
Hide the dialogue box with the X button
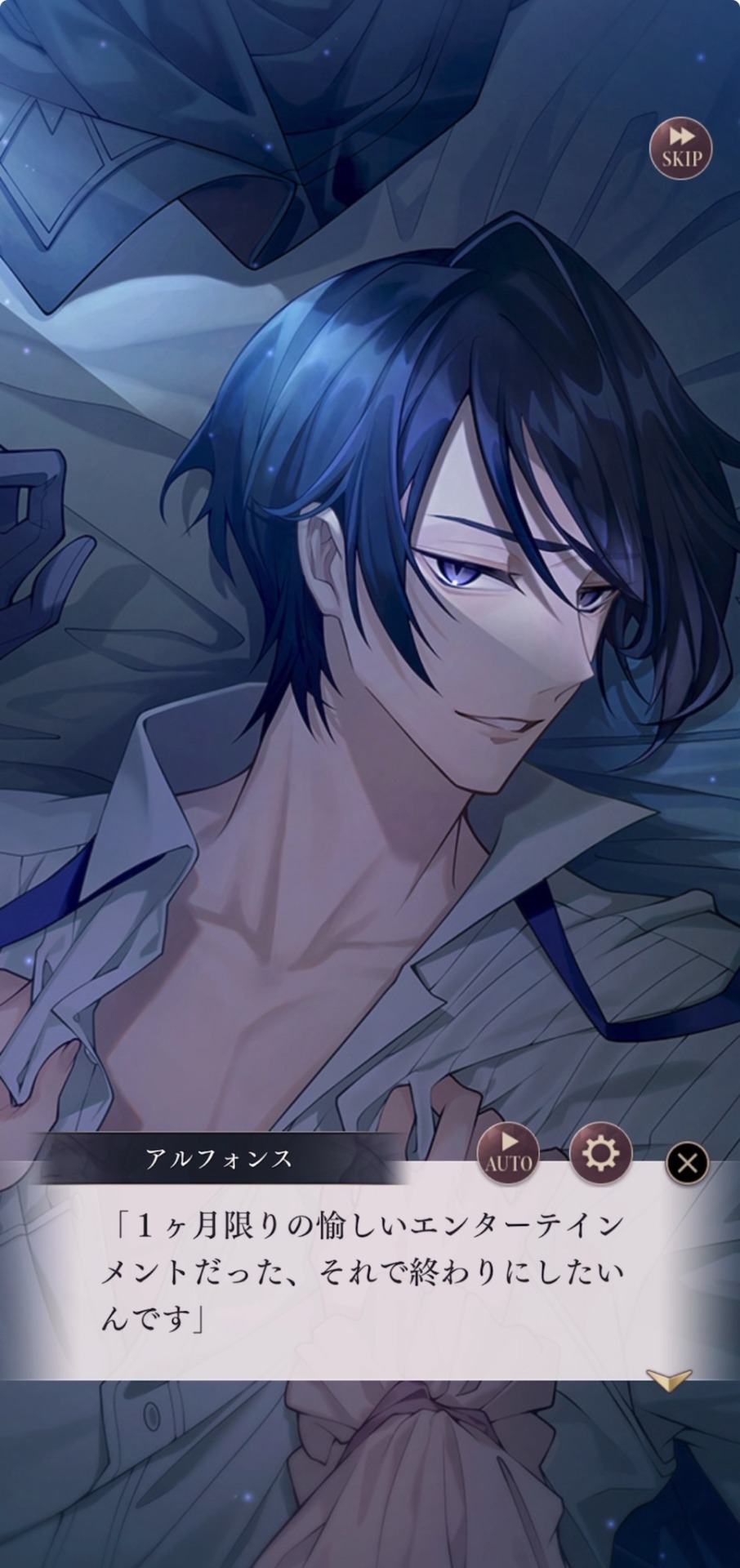point(687,1163)
